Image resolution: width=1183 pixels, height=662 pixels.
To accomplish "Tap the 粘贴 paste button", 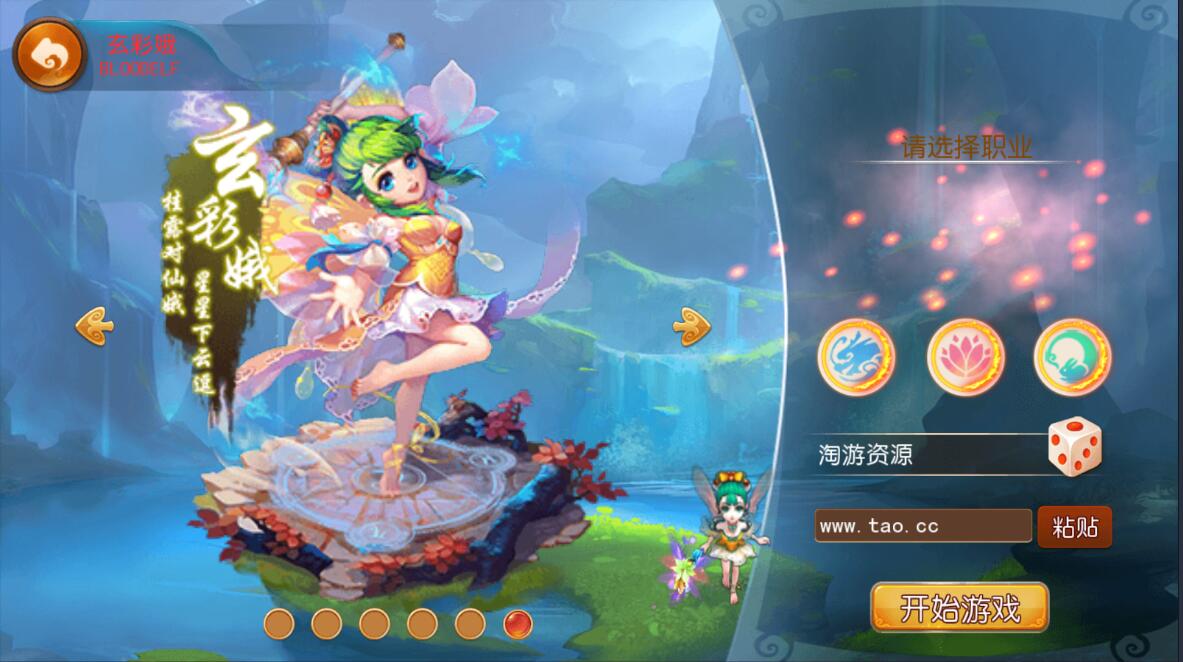I will coord(1074,527).
